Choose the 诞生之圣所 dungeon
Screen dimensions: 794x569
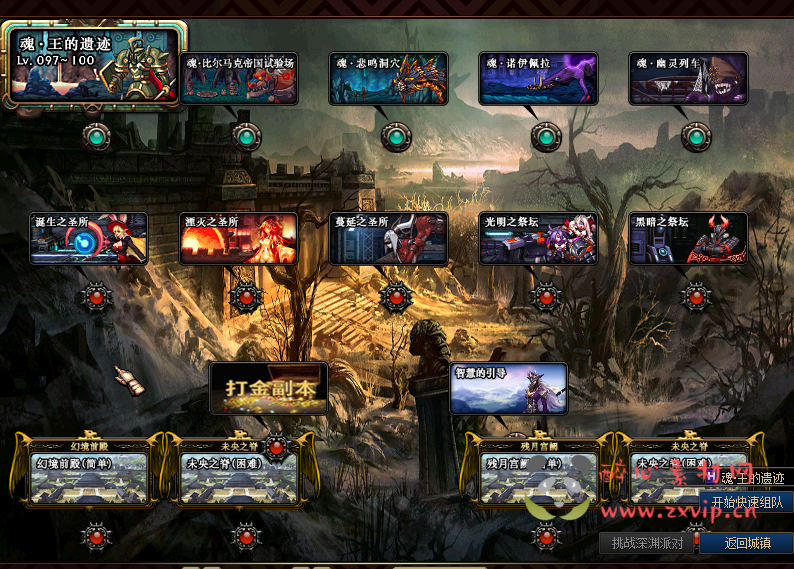tap(89, 239)
